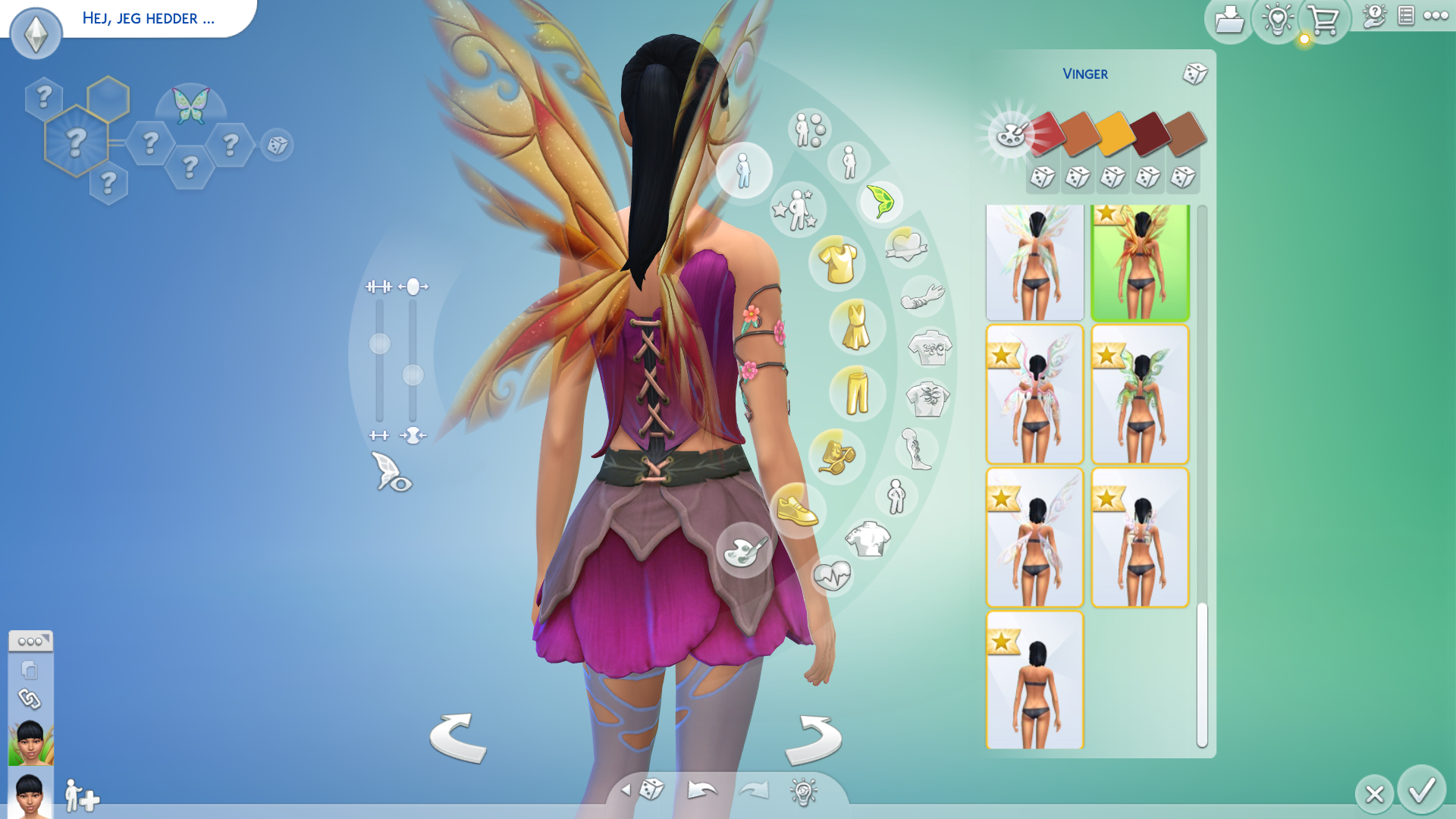The height and width of the screenshot is (819, 1456).
Task: Open the yellow shoe category
Action: pyautogui.click(x=797, y=510)
